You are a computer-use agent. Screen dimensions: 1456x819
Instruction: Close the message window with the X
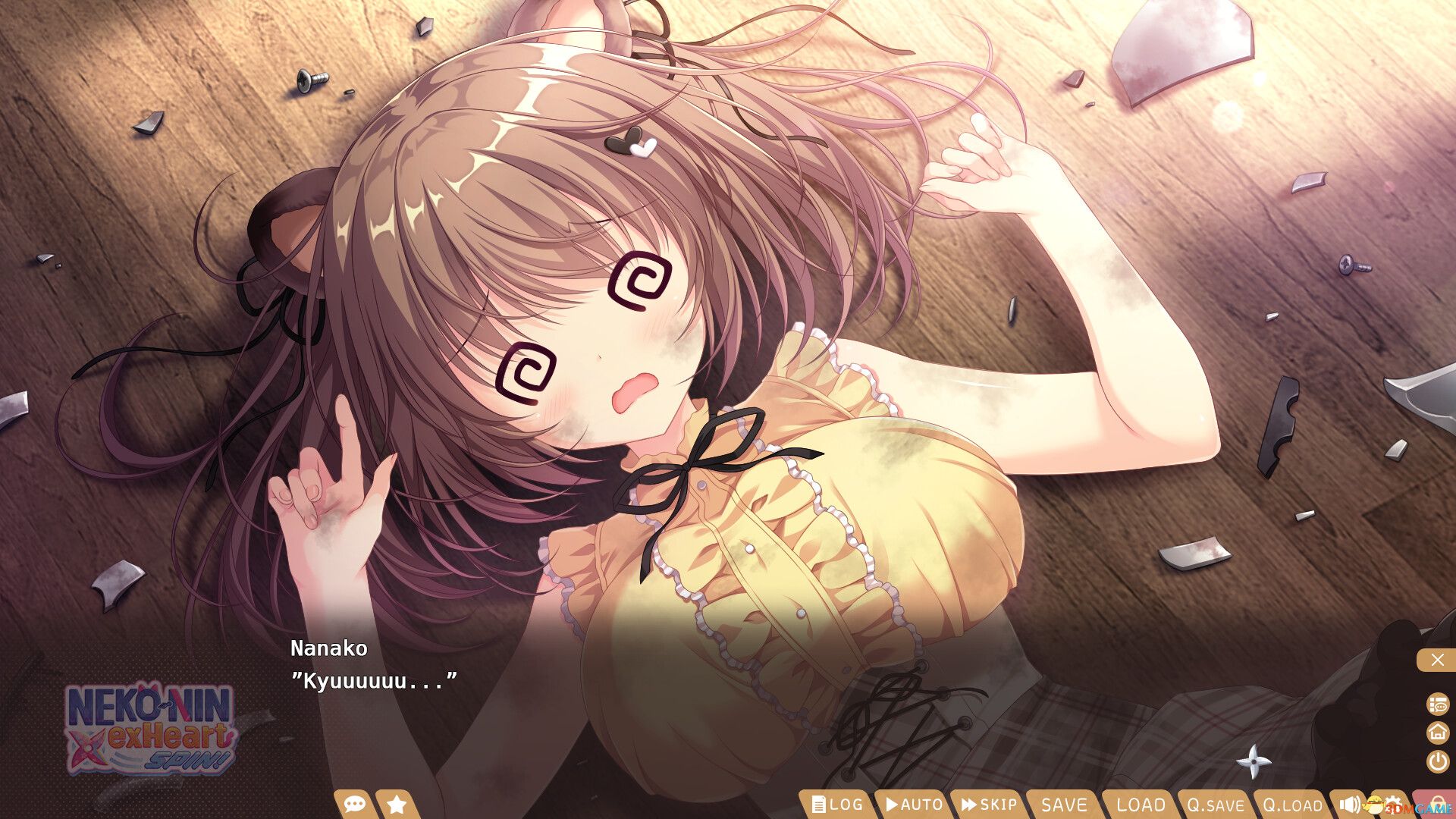[1438, 660]
